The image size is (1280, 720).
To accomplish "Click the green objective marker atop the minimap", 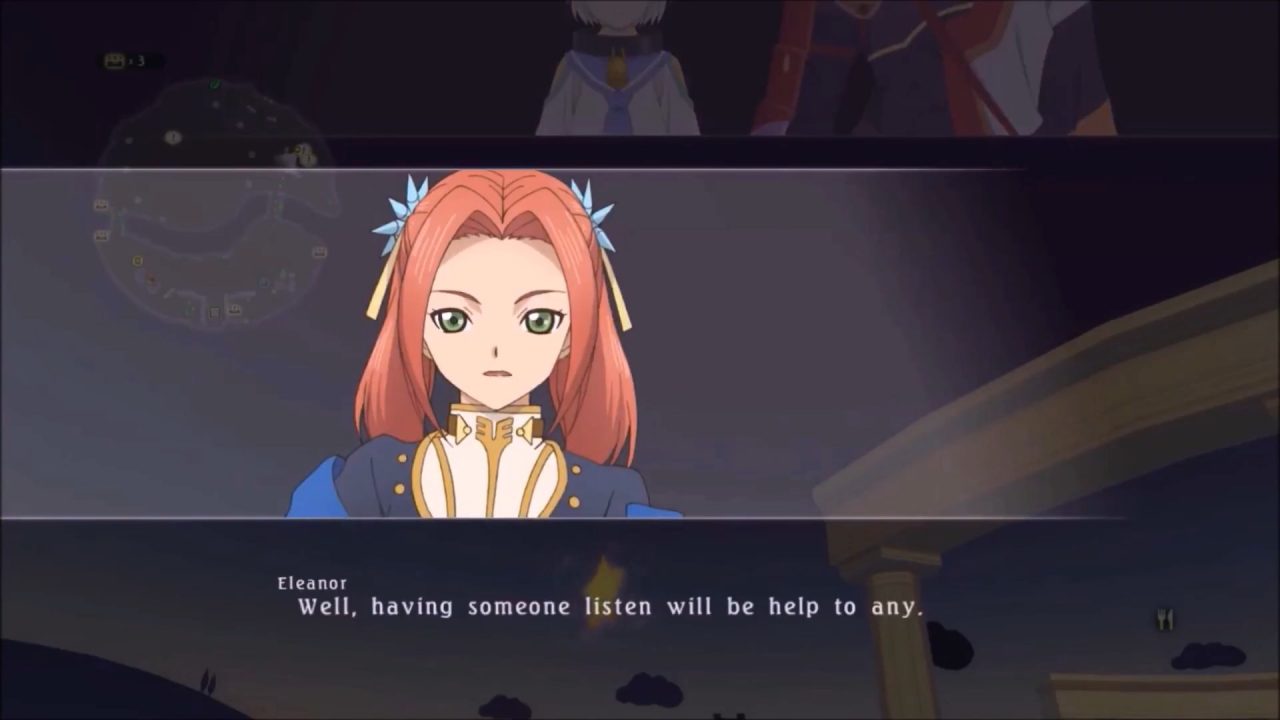I will click(x=215, y=85).
